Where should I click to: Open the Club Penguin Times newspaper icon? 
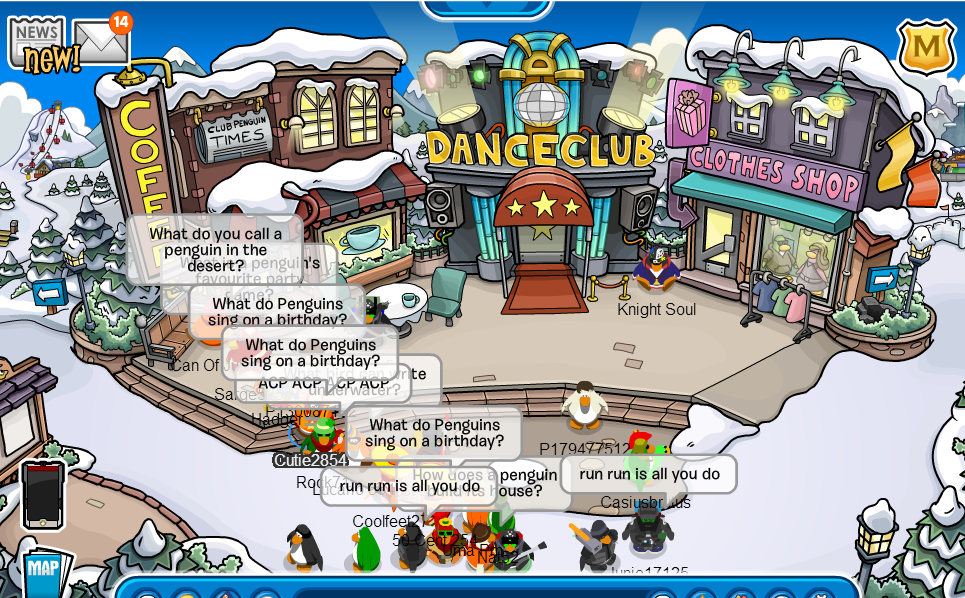point(37,41)
